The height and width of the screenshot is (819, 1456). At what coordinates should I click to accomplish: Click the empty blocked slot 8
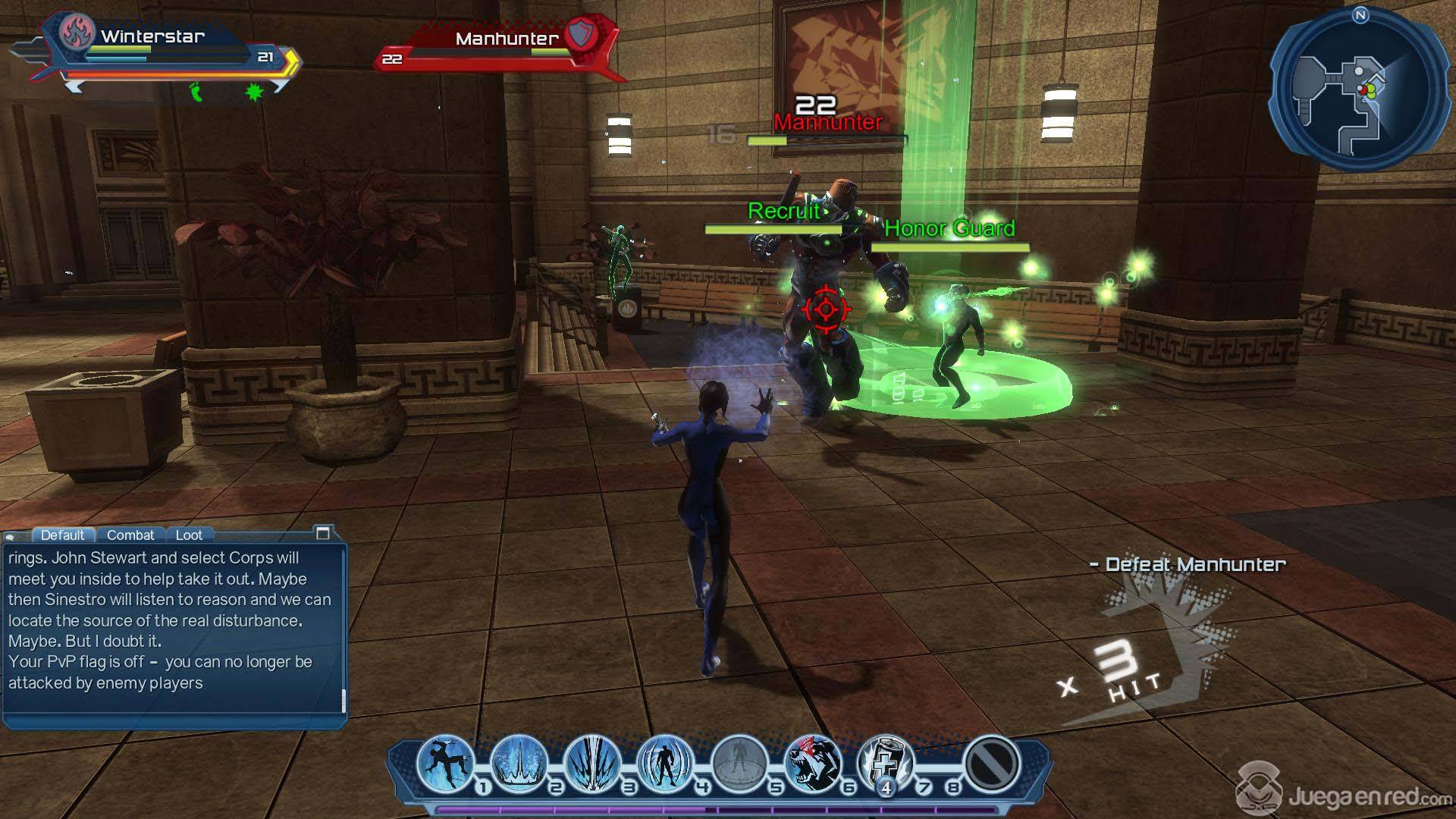coord(991,763)
